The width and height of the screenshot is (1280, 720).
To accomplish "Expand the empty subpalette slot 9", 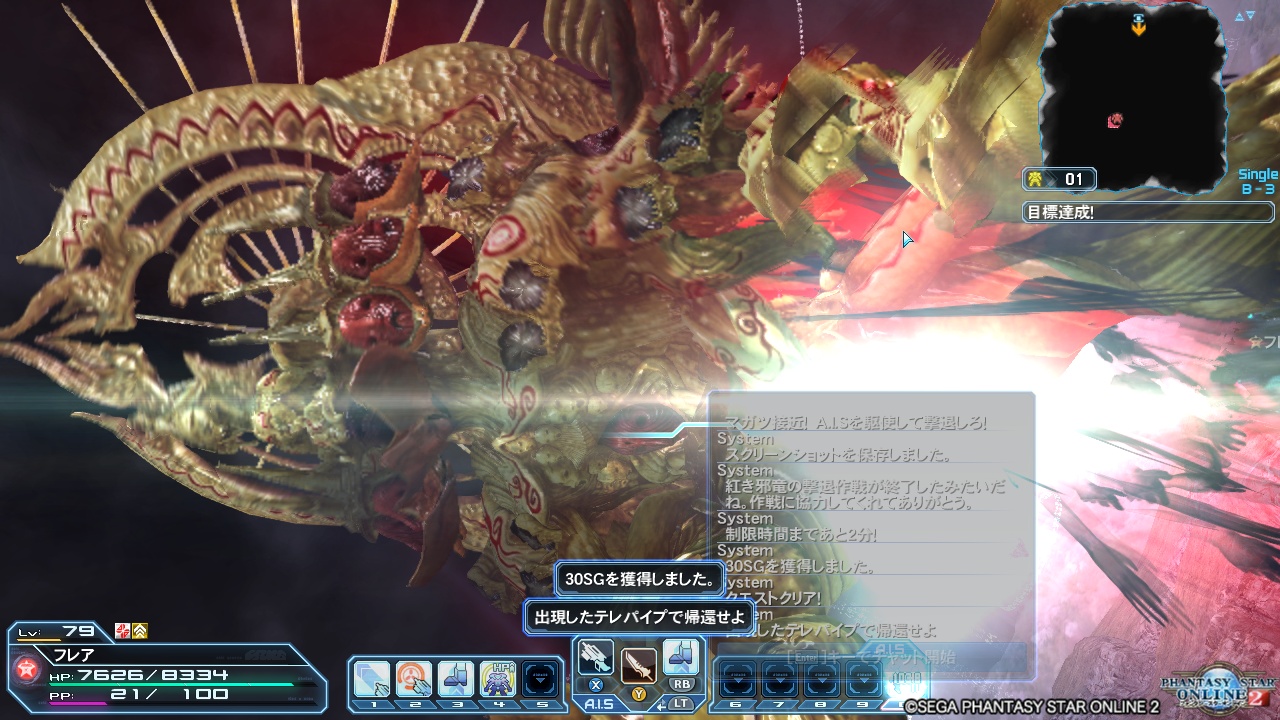I will click(863, 677).
